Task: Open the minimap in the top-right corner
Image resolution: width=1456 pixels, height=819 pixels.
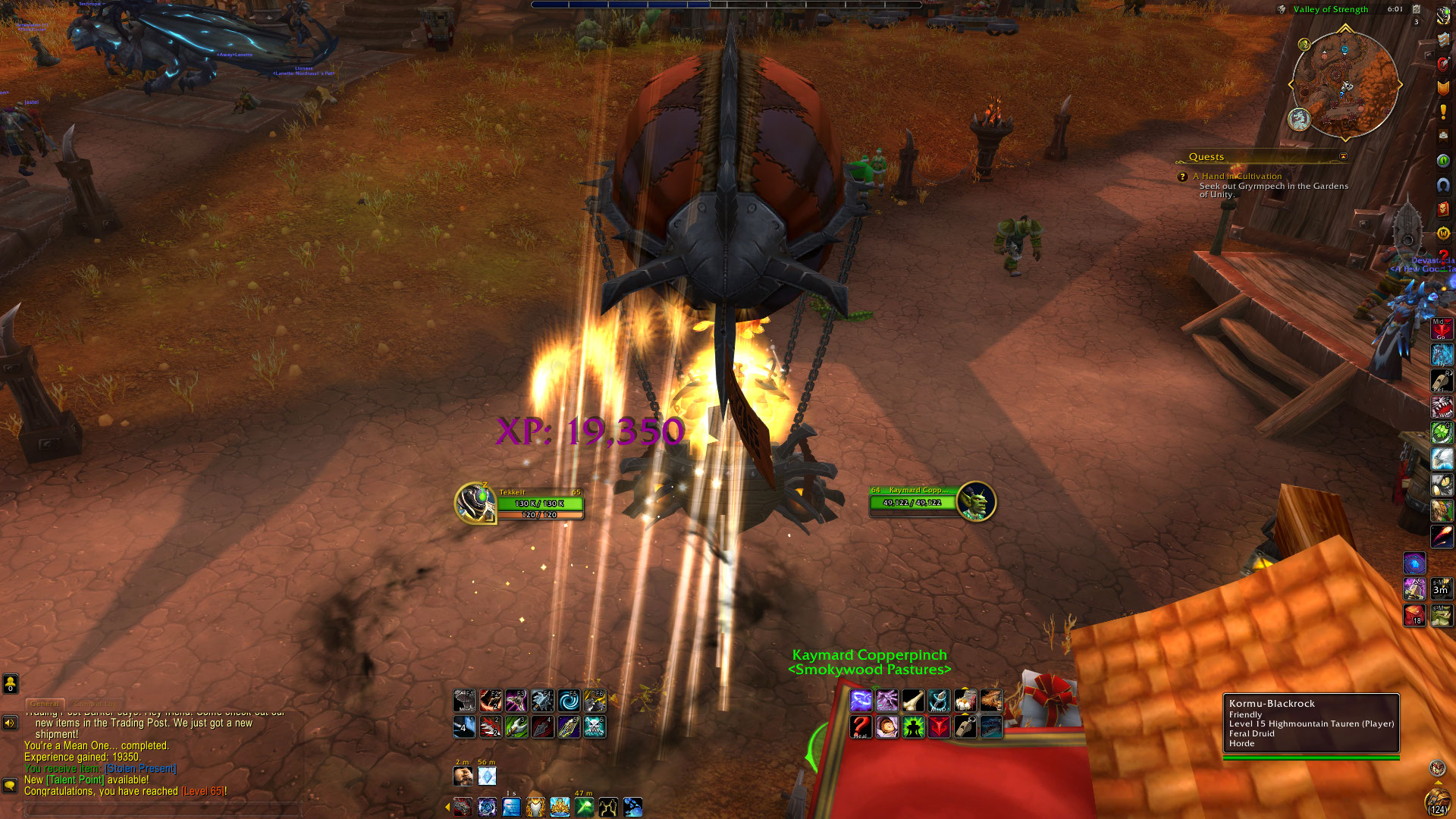Action: (1345, 85)
